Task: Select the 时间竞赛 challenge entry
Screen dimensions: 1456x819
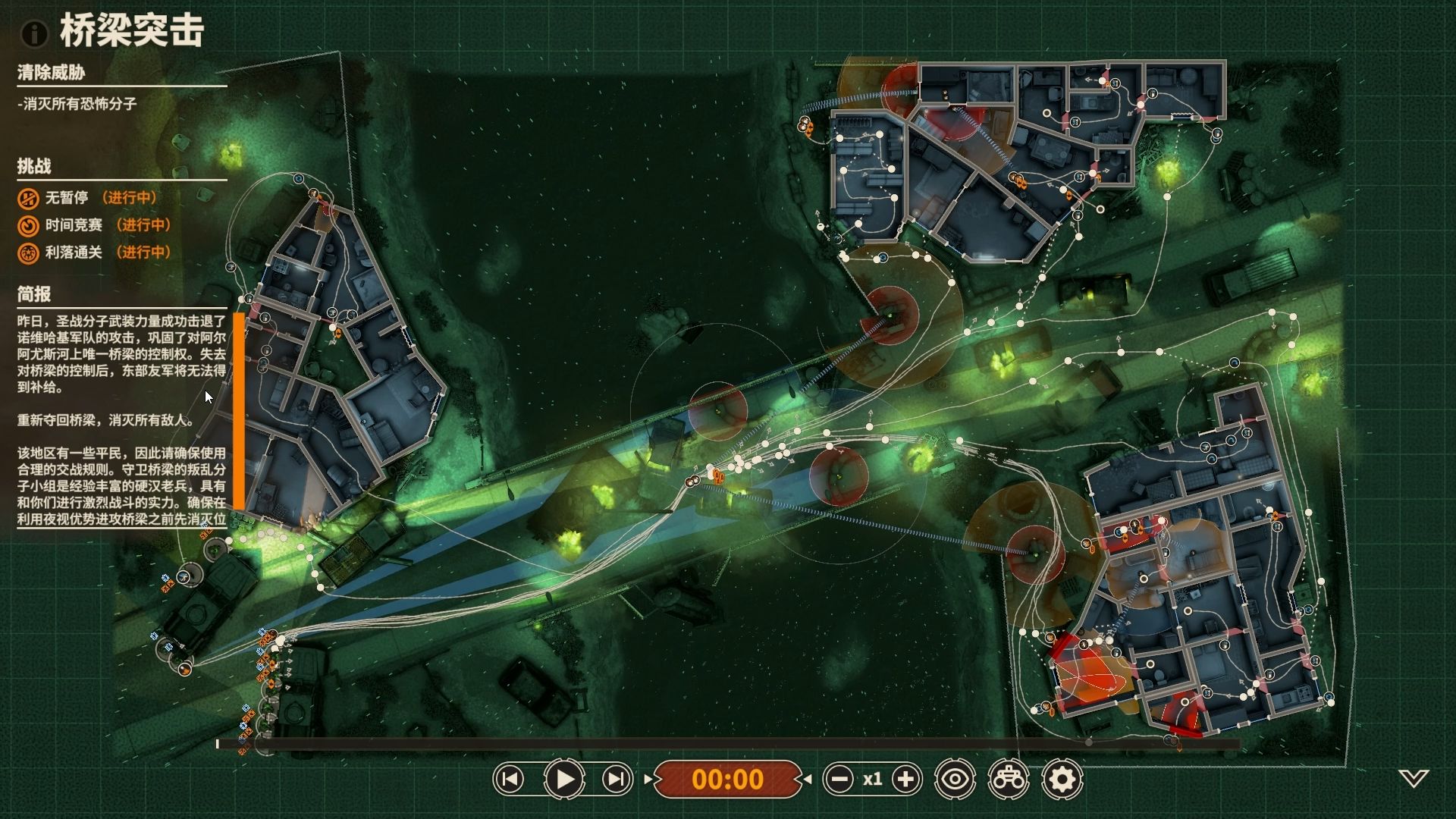Action: pyautogui.click(x=73, y=225)
